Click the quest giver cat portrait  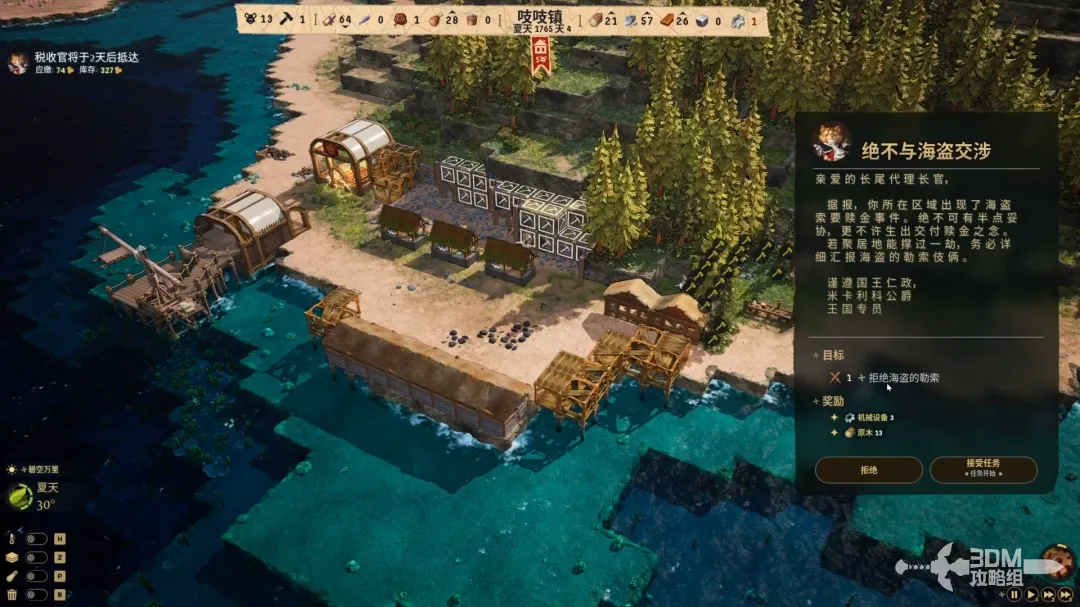(831, 141)
